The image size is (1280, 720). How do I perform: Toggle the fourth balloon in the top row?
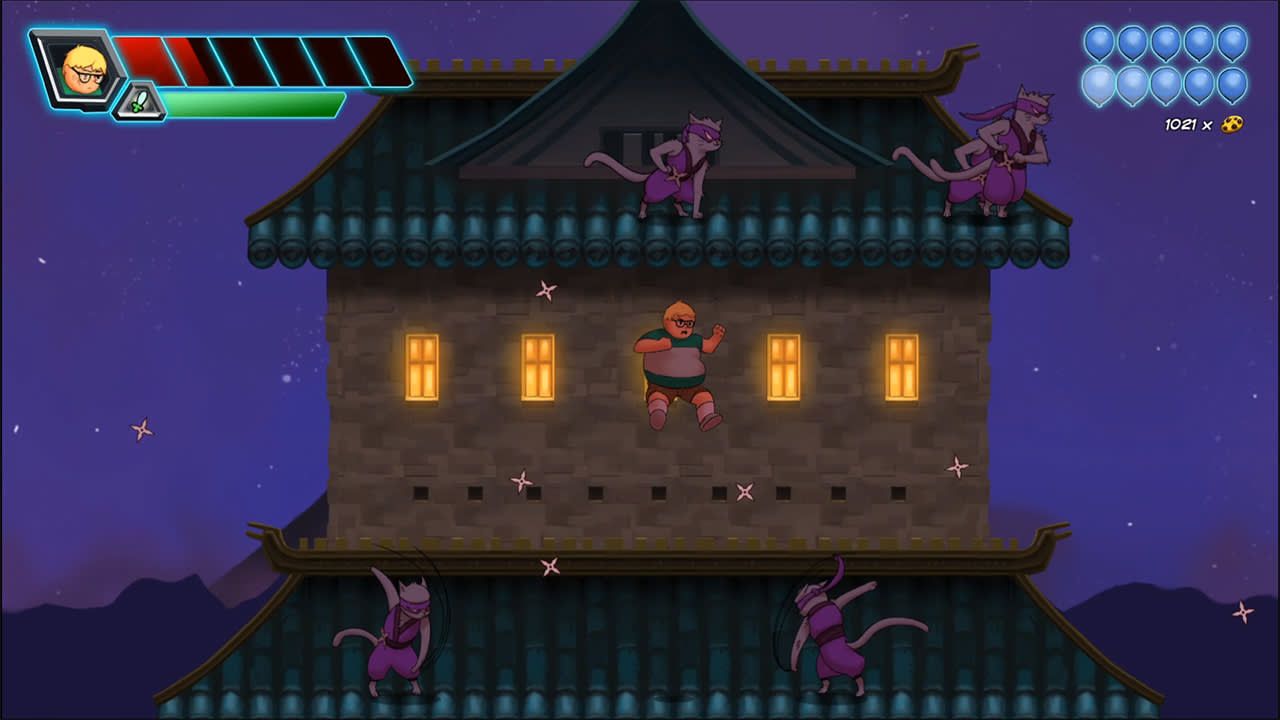click(x=1199, y=43)
